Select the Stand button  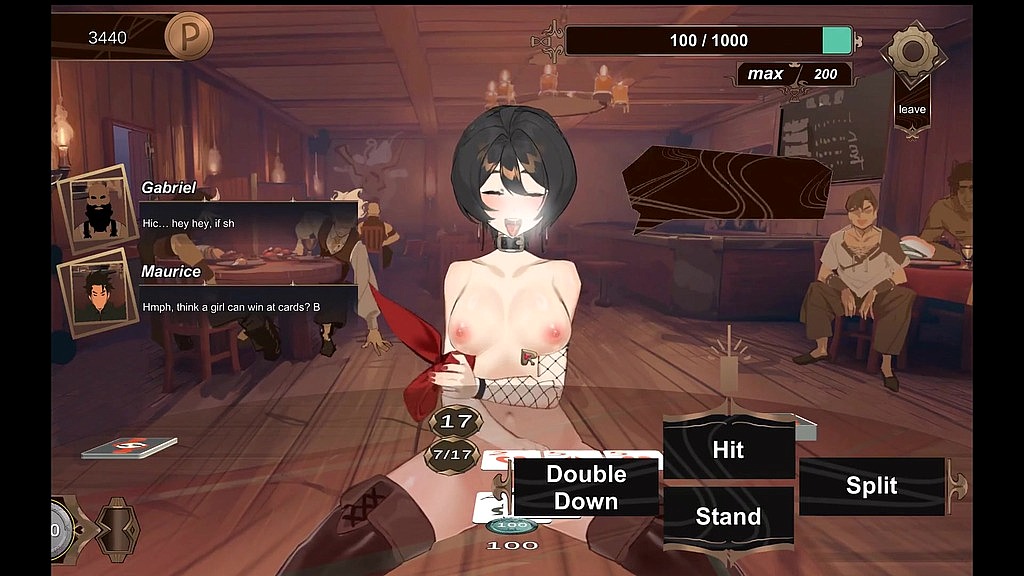pyautogui.click(x=728, y=516)
